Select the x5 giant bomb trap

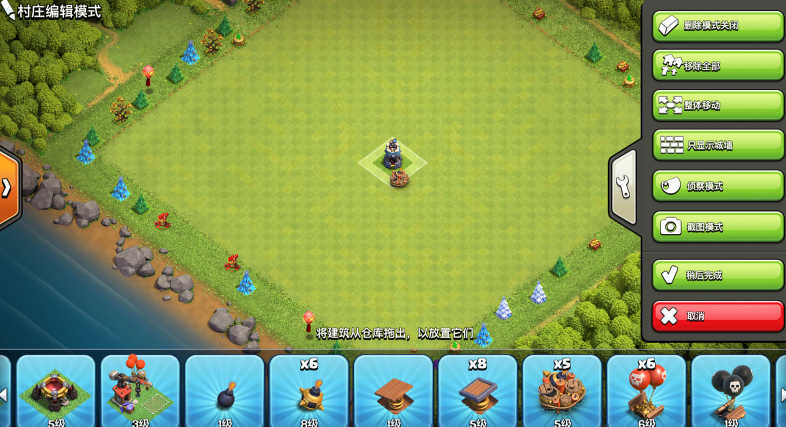point(562,391)
